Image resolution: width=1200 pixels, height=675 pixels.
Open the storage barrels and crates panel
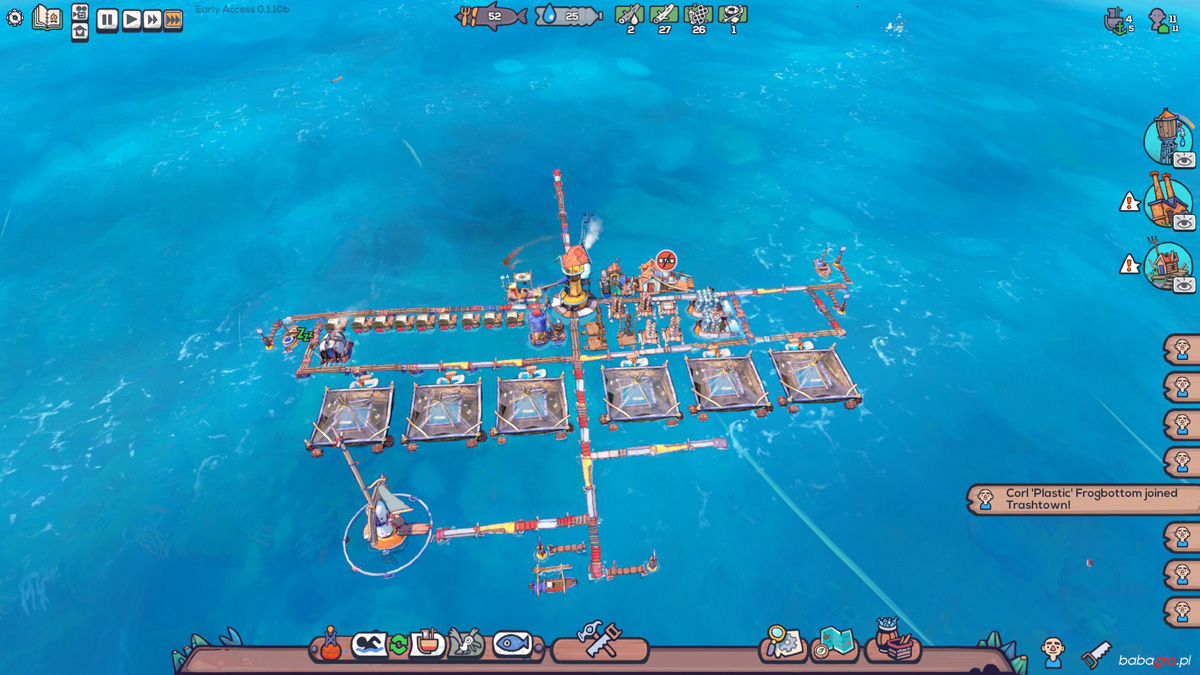[x=892, y=640]
